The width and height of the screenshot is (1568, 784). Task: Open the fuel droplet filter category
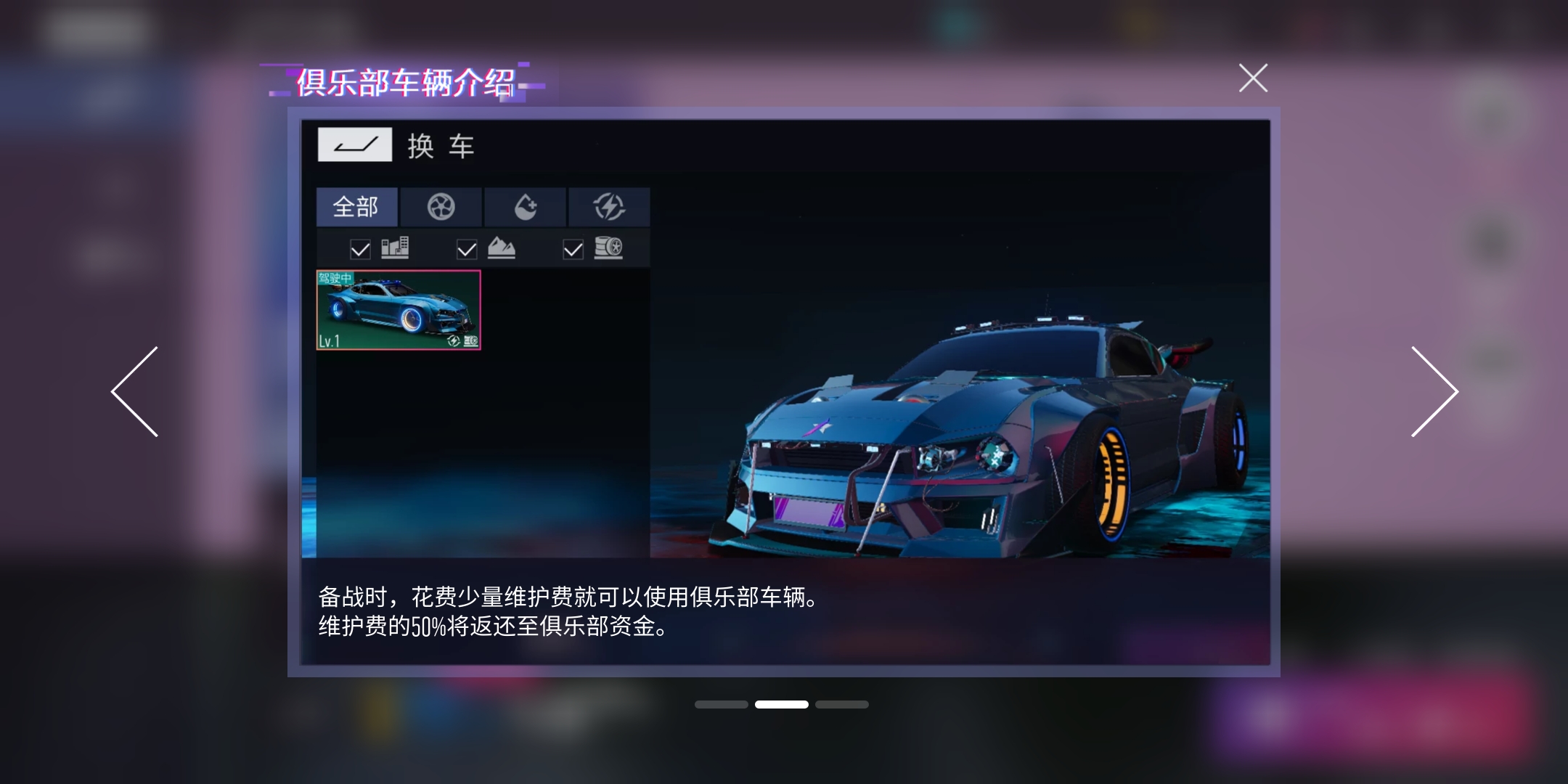pyautogui.click(x=526, y=207)
